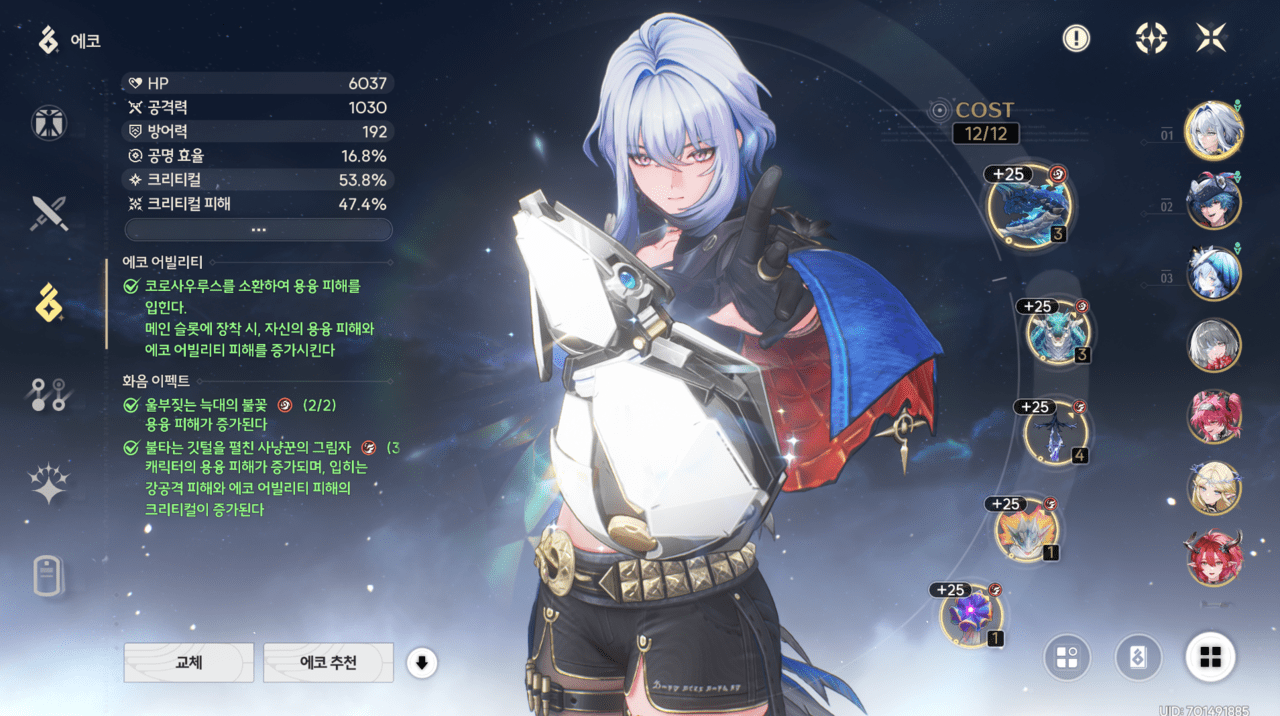The width and height of the screenshot is (1280, 716).
Task: Click the round down-arrow button
Action: (x=421, y=662)
